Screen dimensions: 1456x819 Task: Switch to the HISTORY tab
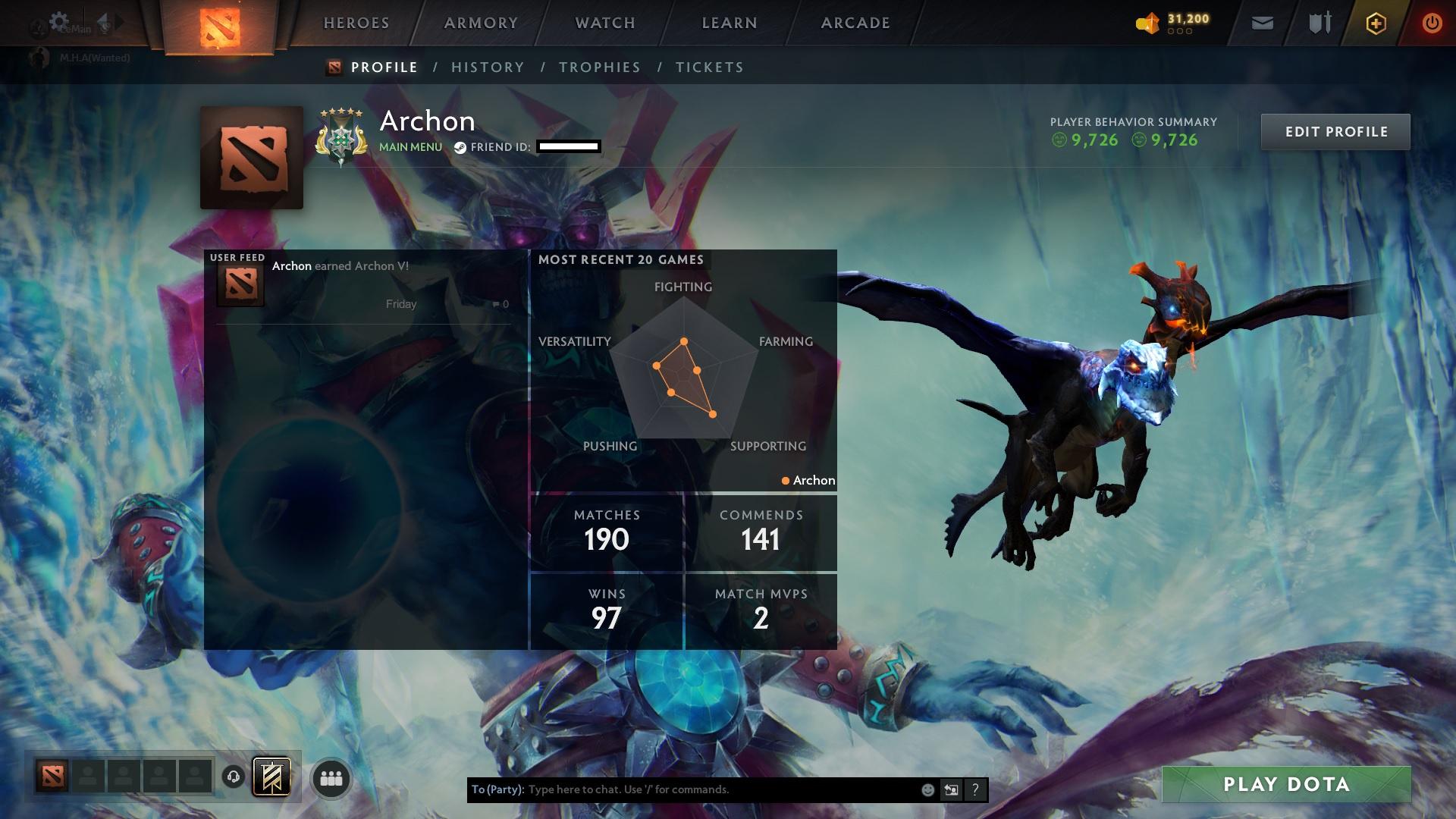coord(488,67)
